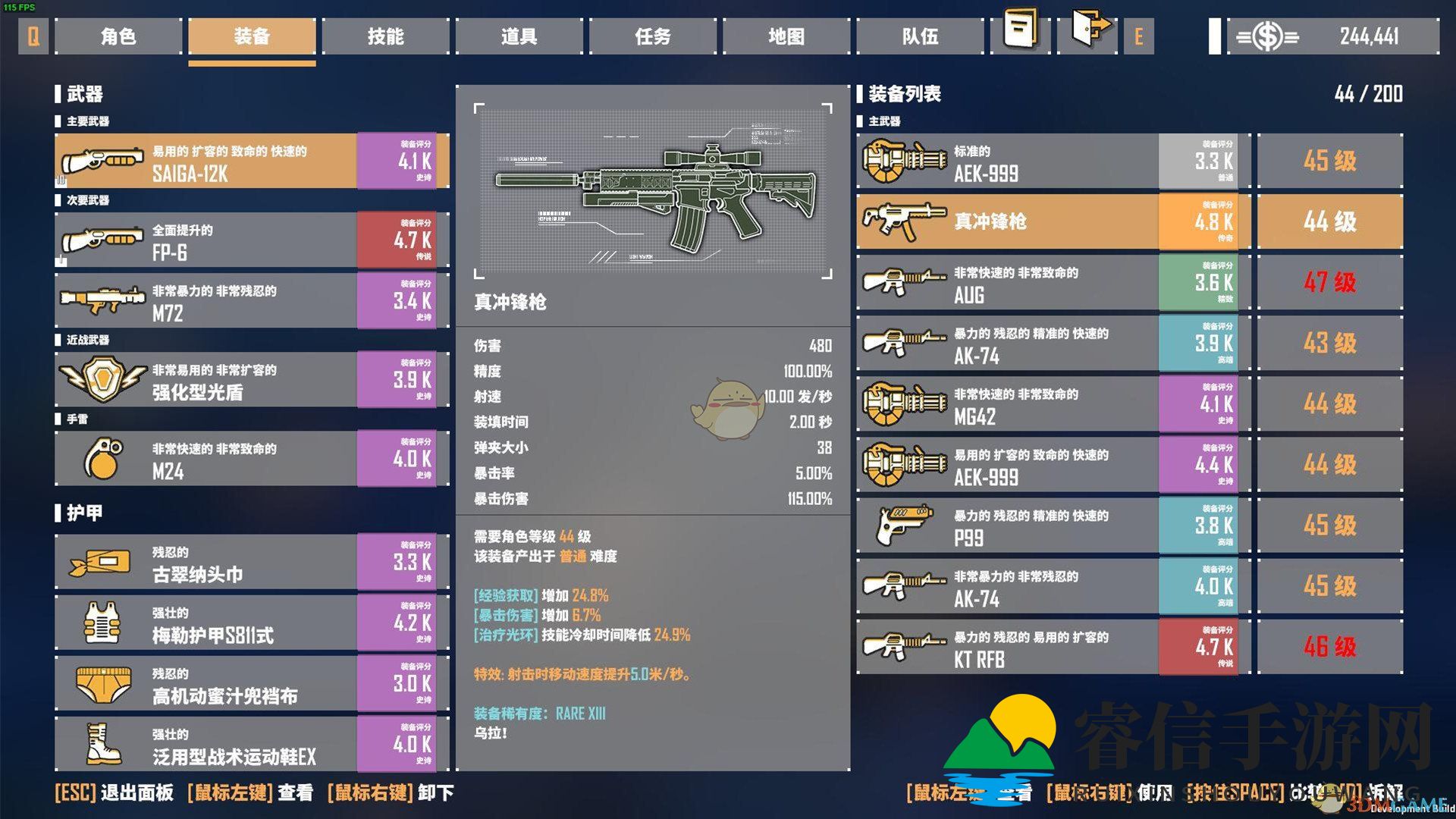Open the journal book icon in top bar

click(1018, 33)
